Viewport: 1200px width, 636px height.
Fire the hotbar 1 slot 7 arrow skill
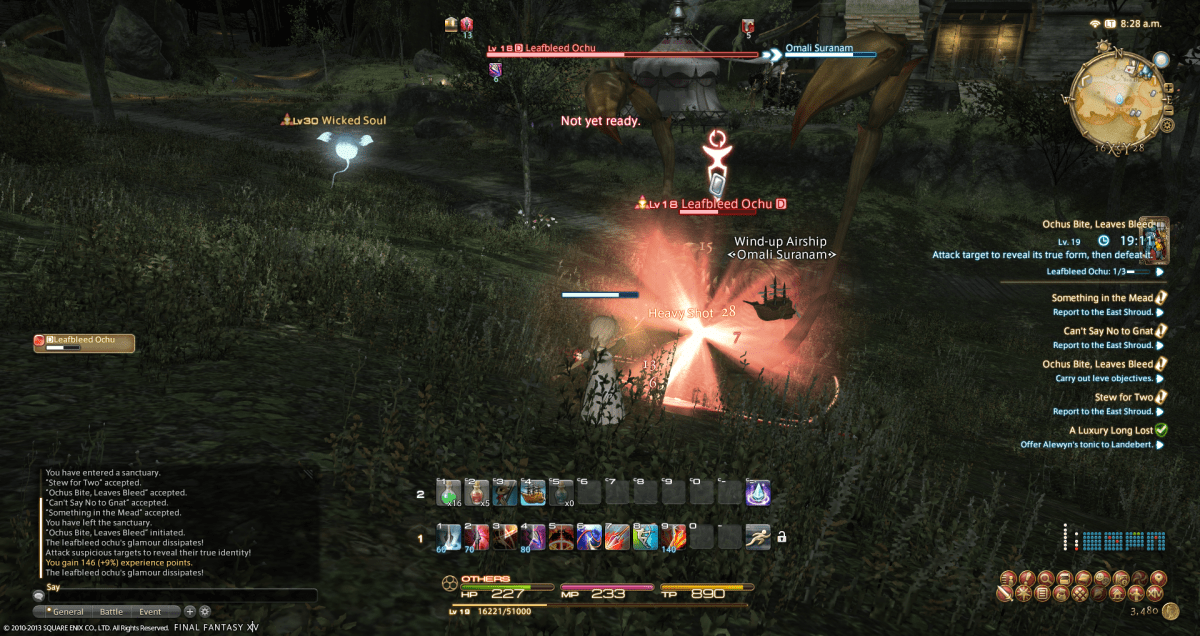click(617, 536)
